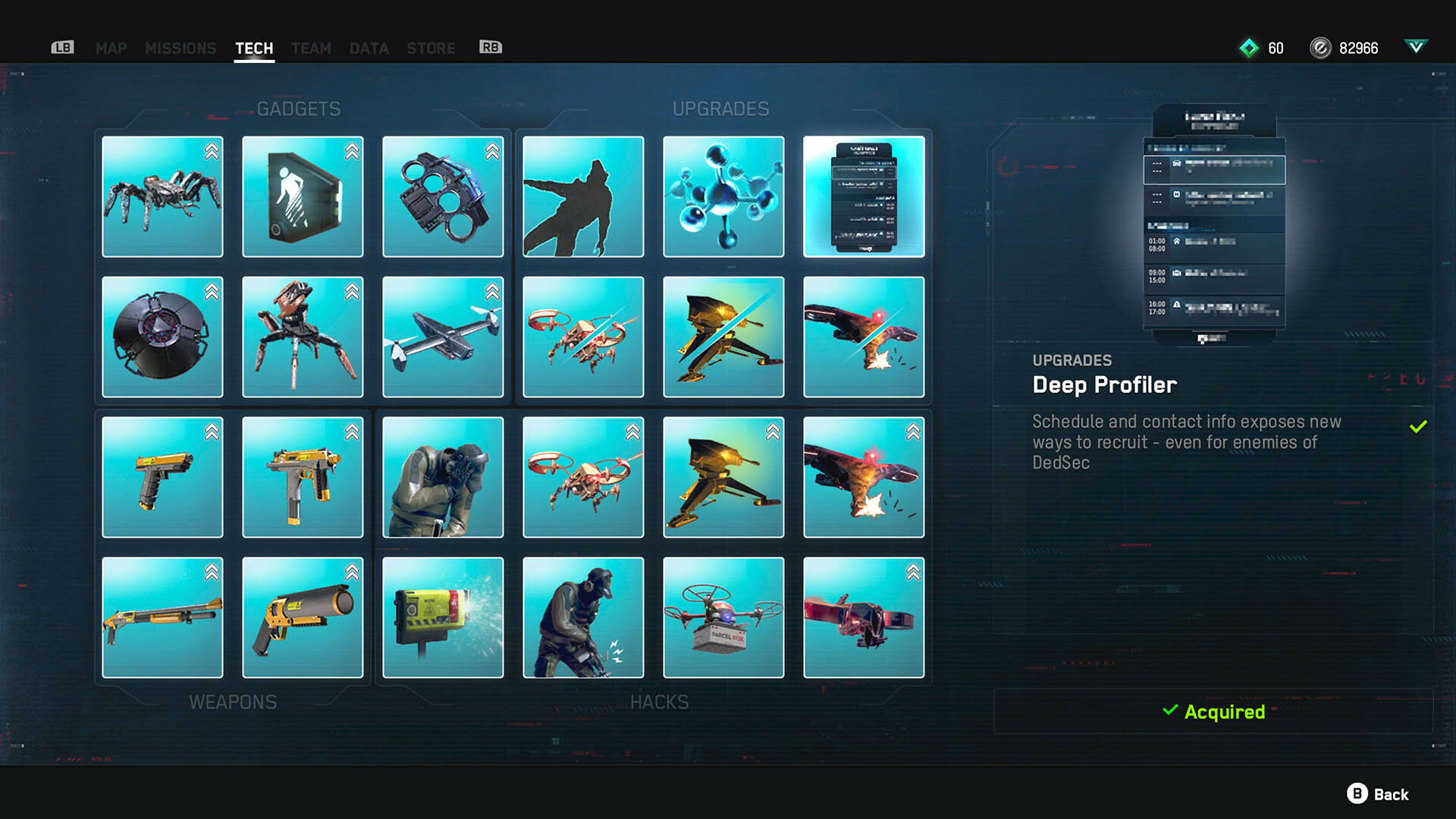Choose the dark silhouette upgrade tile
The height and width of the screenshot is (819, 1456).
pos(583,196)
